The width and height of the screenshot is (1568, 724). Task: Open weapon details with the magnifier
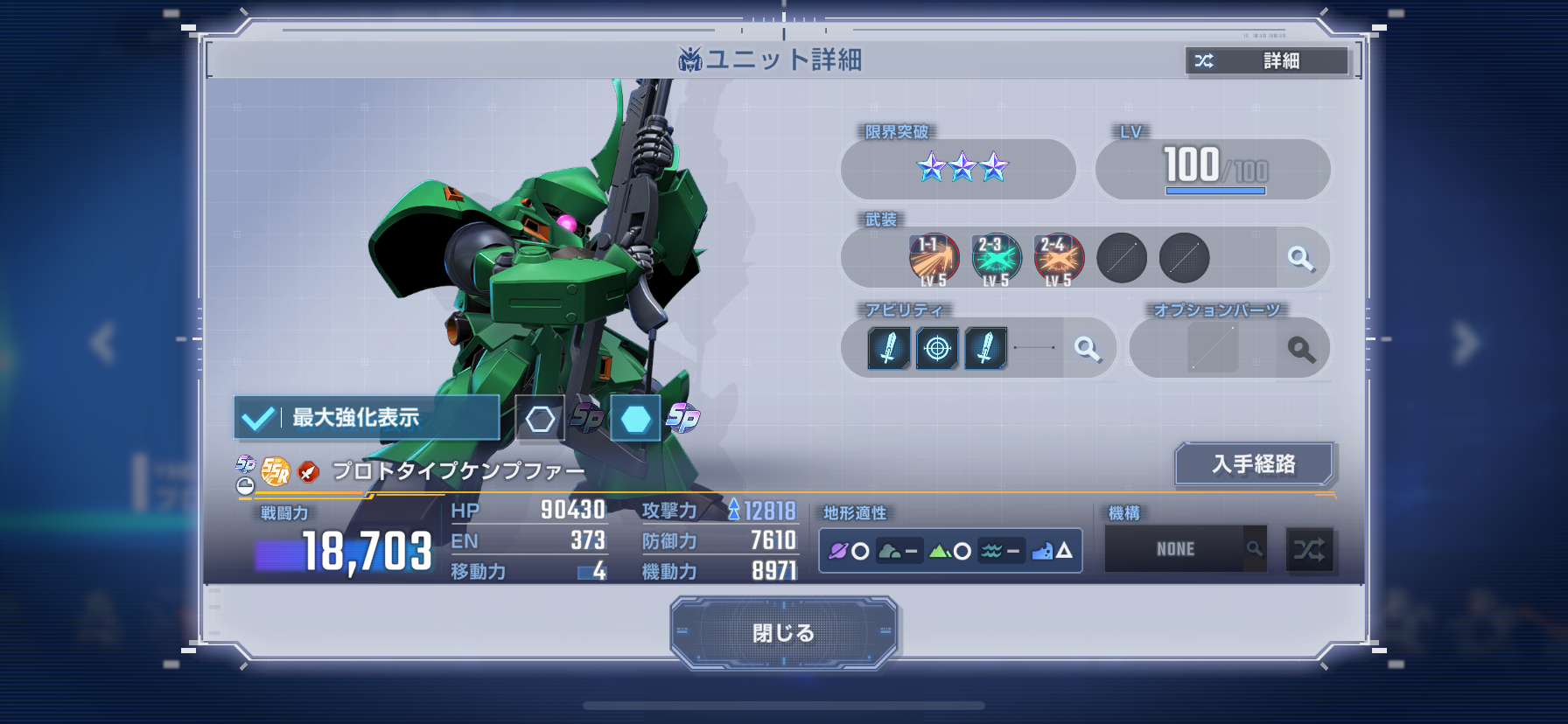point(1301,258)
